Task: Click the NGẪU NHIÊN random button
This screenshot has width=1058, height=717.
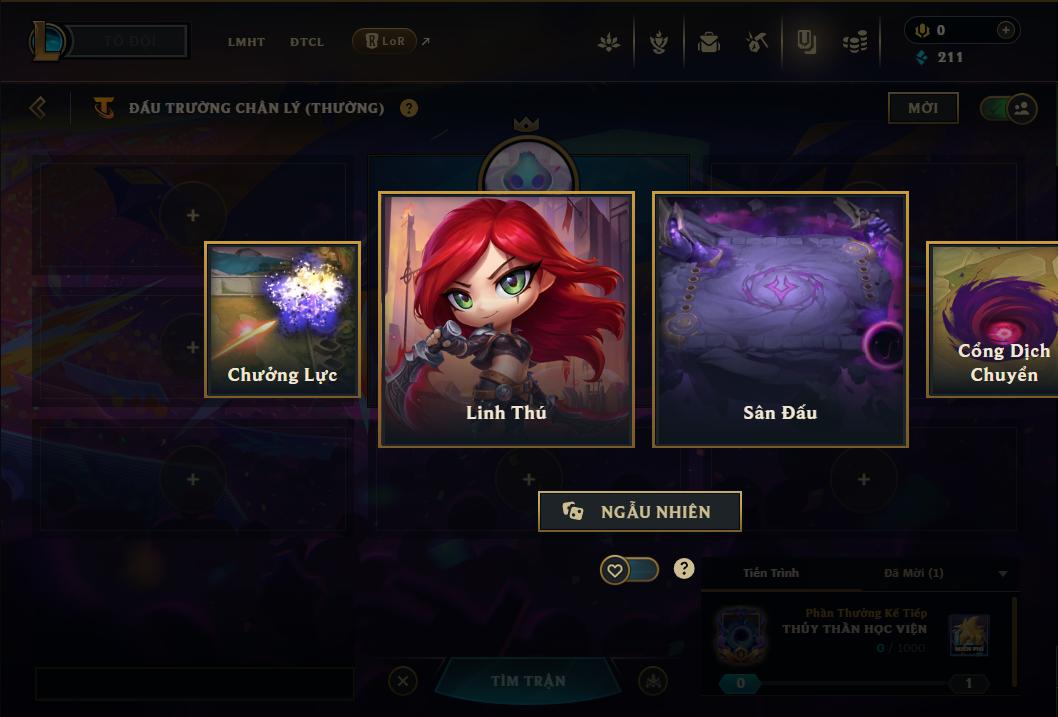Action: click(x=640, y=511)
